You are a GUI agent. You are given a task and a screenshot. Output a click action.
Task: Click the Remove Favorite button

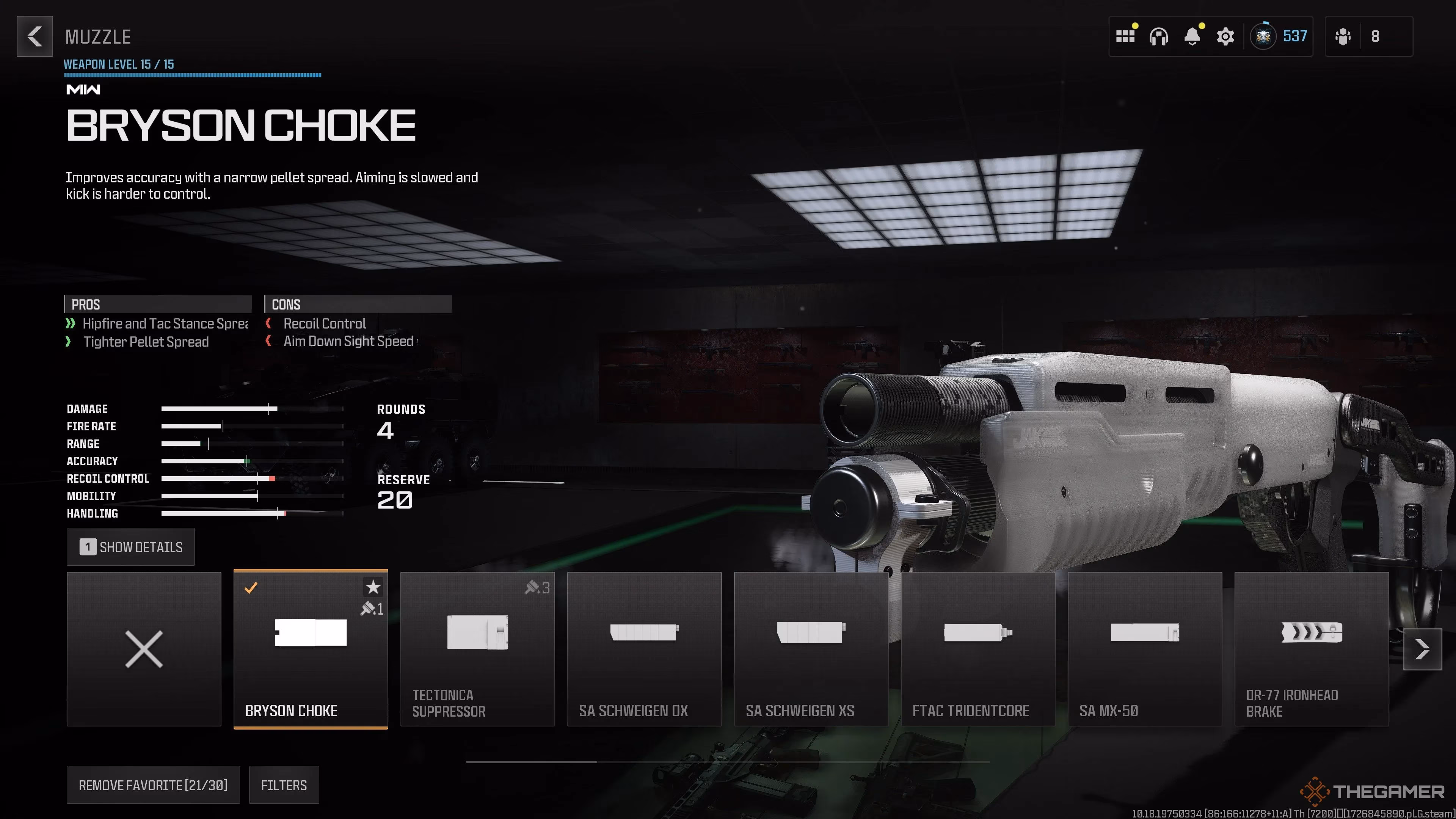tap(153, 784)
